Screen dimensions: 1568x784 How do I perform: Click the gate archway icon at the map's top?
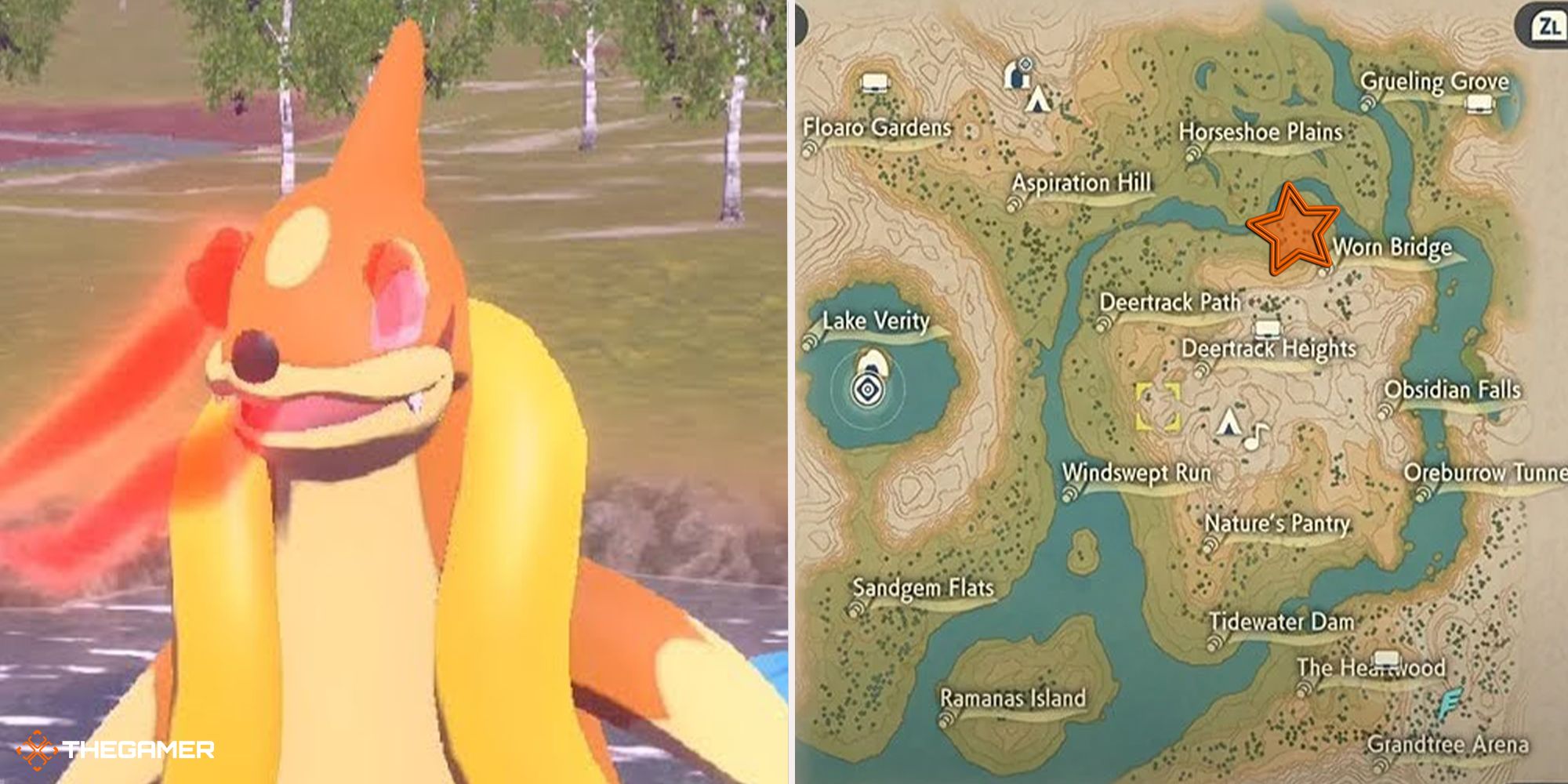click(x=1018, y=76)
